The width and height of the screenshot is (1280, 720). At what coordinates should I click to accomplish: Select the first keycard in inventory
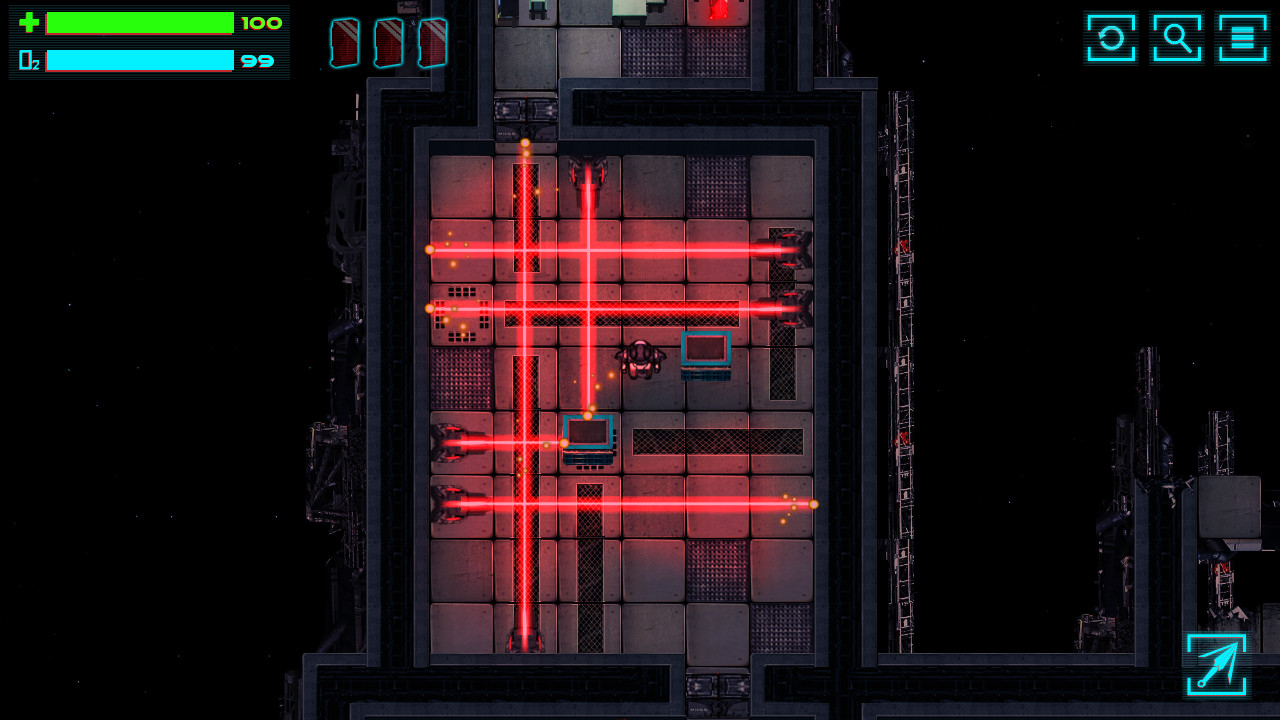[x=344, y=42]
